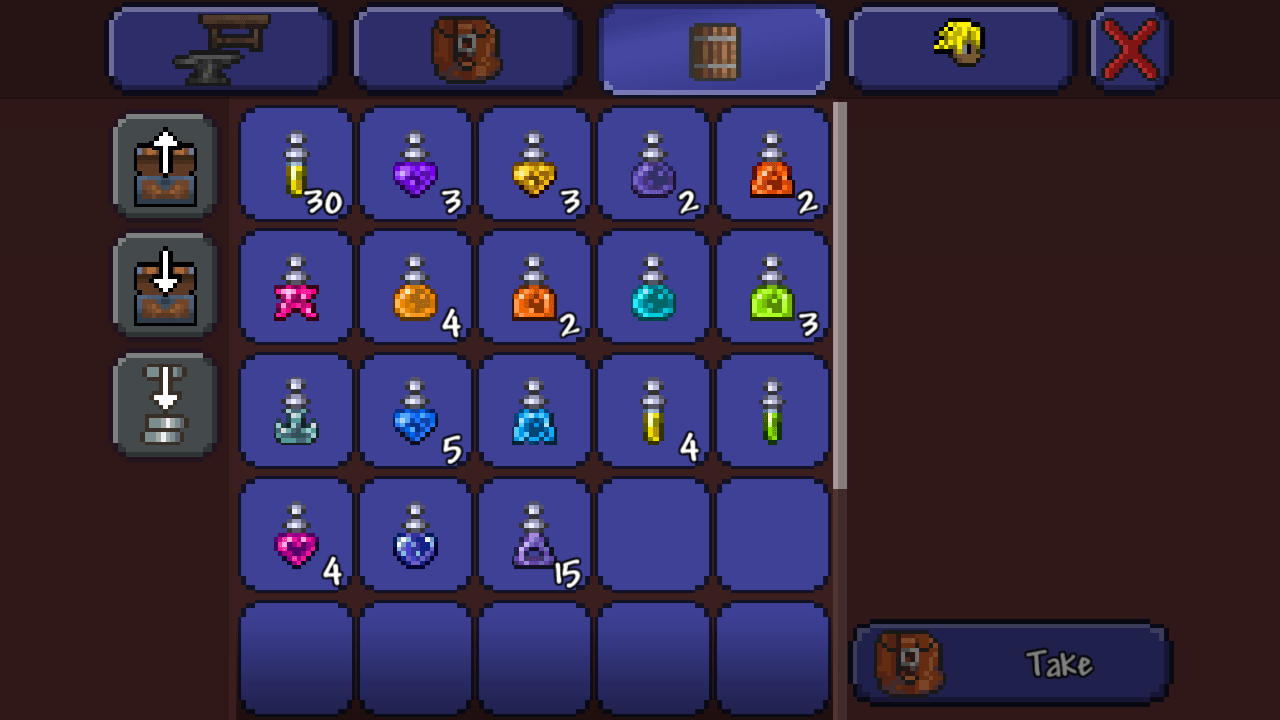Select the purple flask with 15 charges
Image resolution: width=1280 pixels, height=720 pixels.
534,533
